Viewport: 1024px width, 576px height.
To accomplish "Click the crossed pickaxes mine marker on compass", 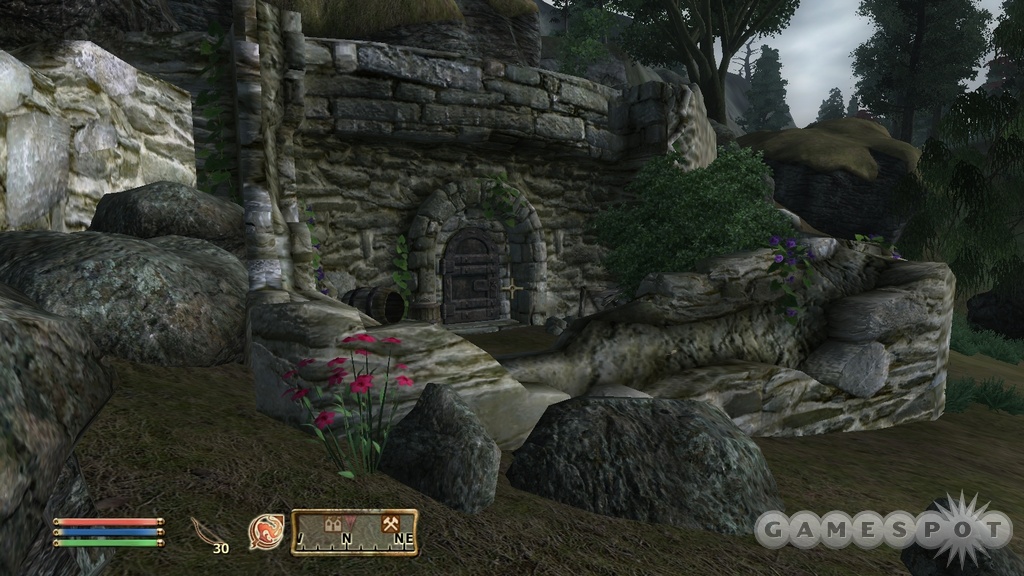I will click(391, 522).
